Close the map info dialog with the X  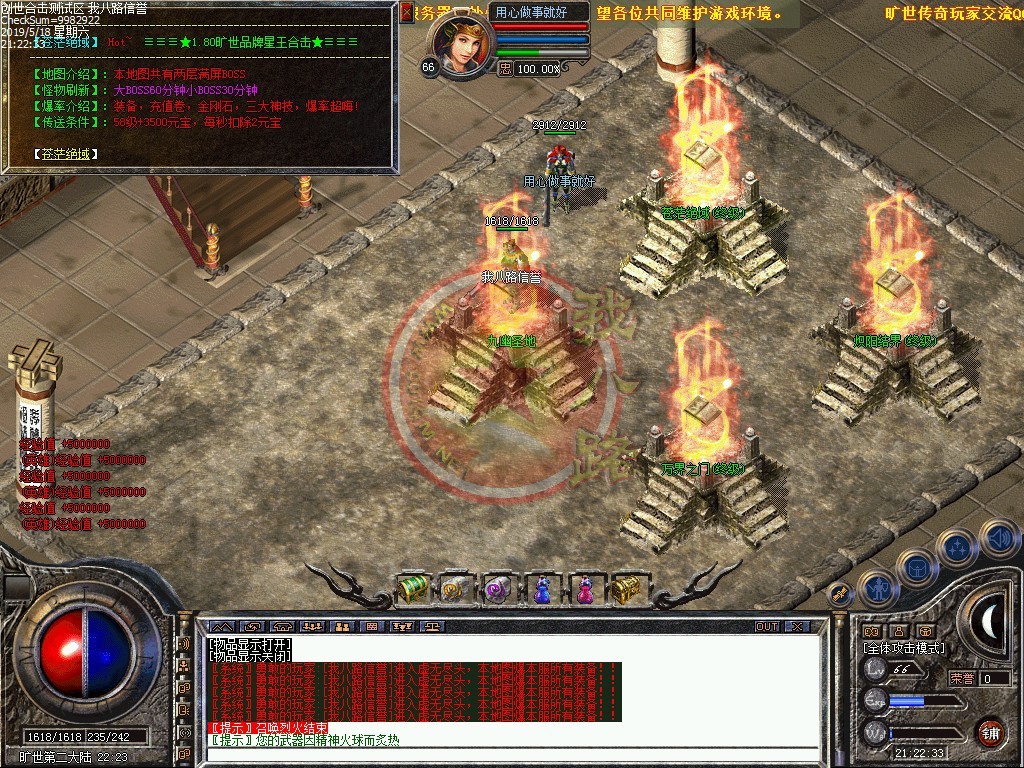click(x=406, y=12)
